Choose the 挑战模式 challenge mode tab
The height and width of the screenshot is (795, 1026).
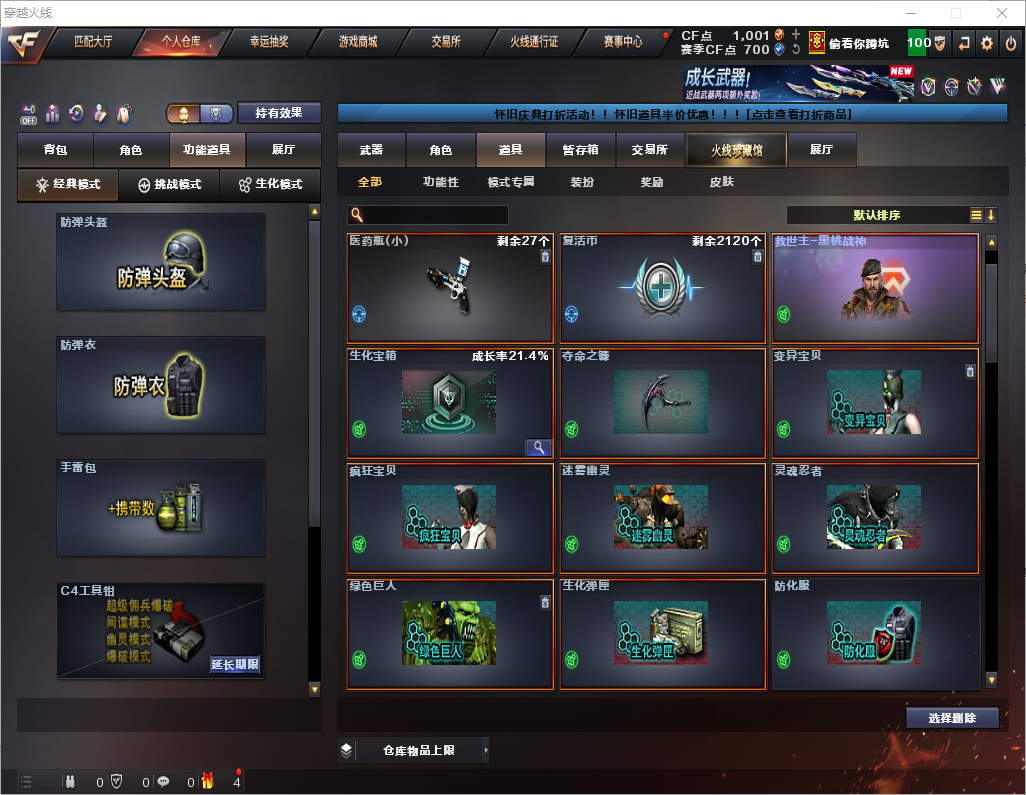(x=169, y=185)
